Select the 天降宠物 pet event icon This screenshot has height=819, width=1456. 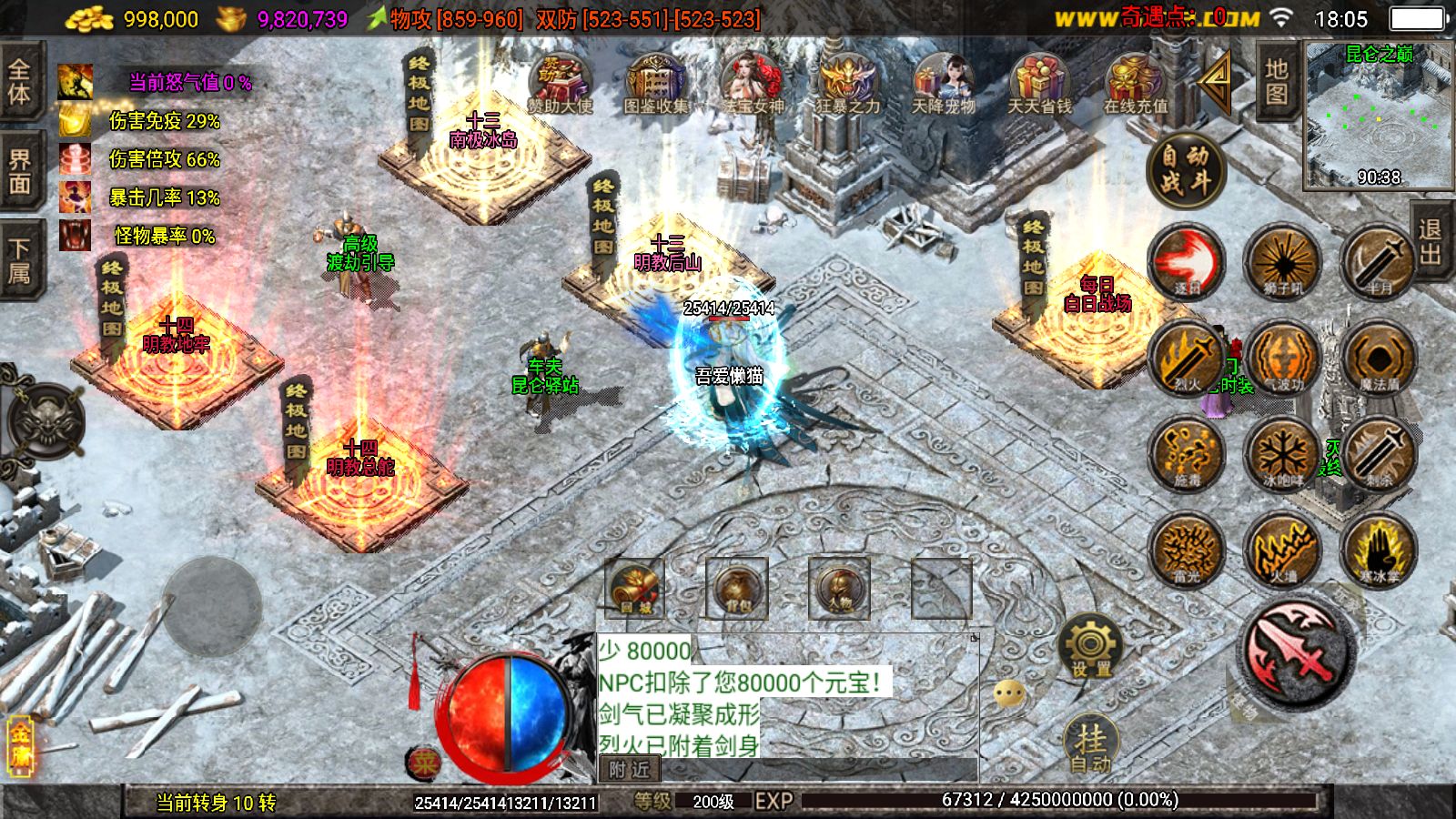[944, 82]
